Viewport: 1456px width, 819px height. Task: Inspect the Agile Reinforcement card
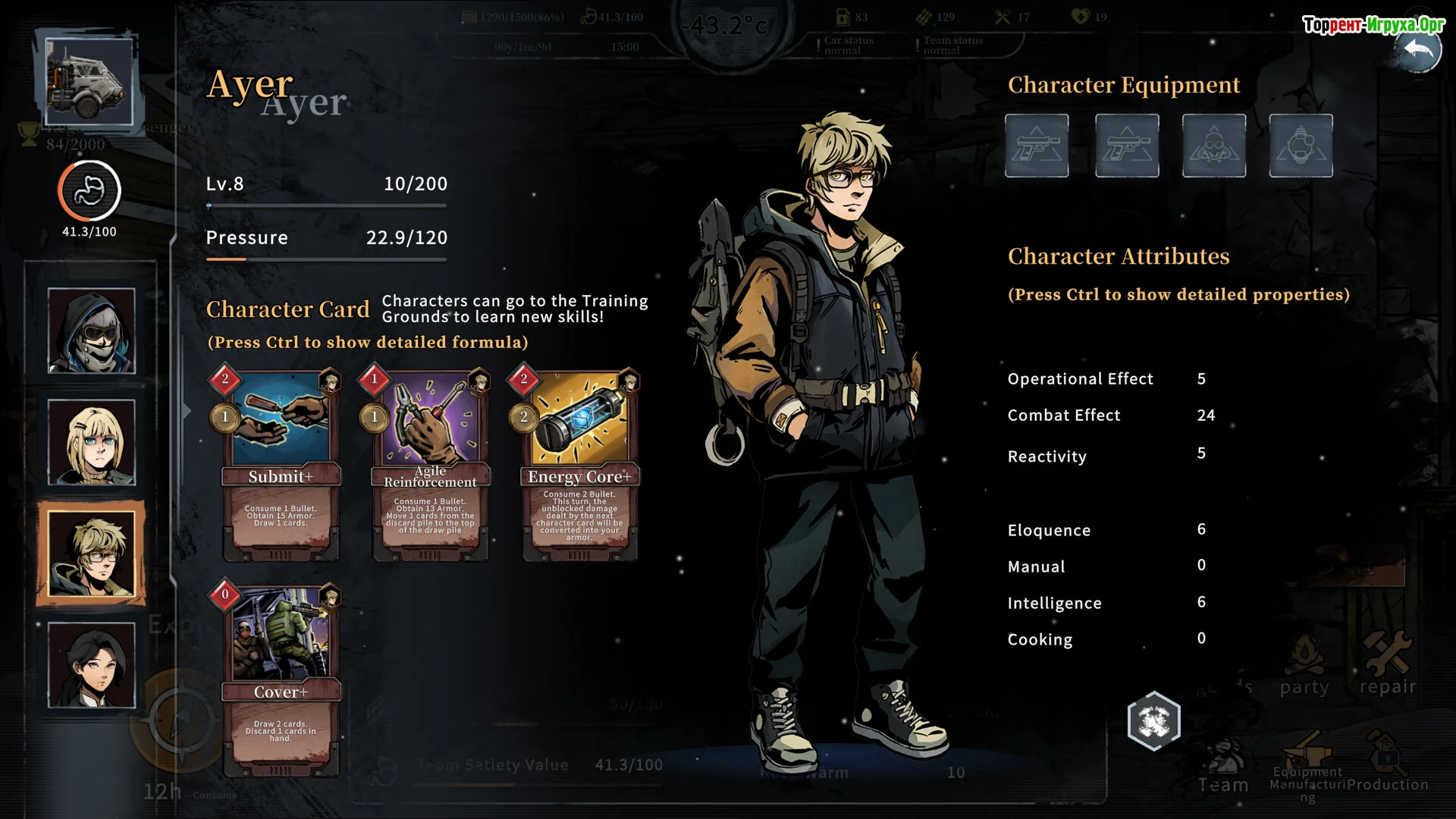click(429, 466)
